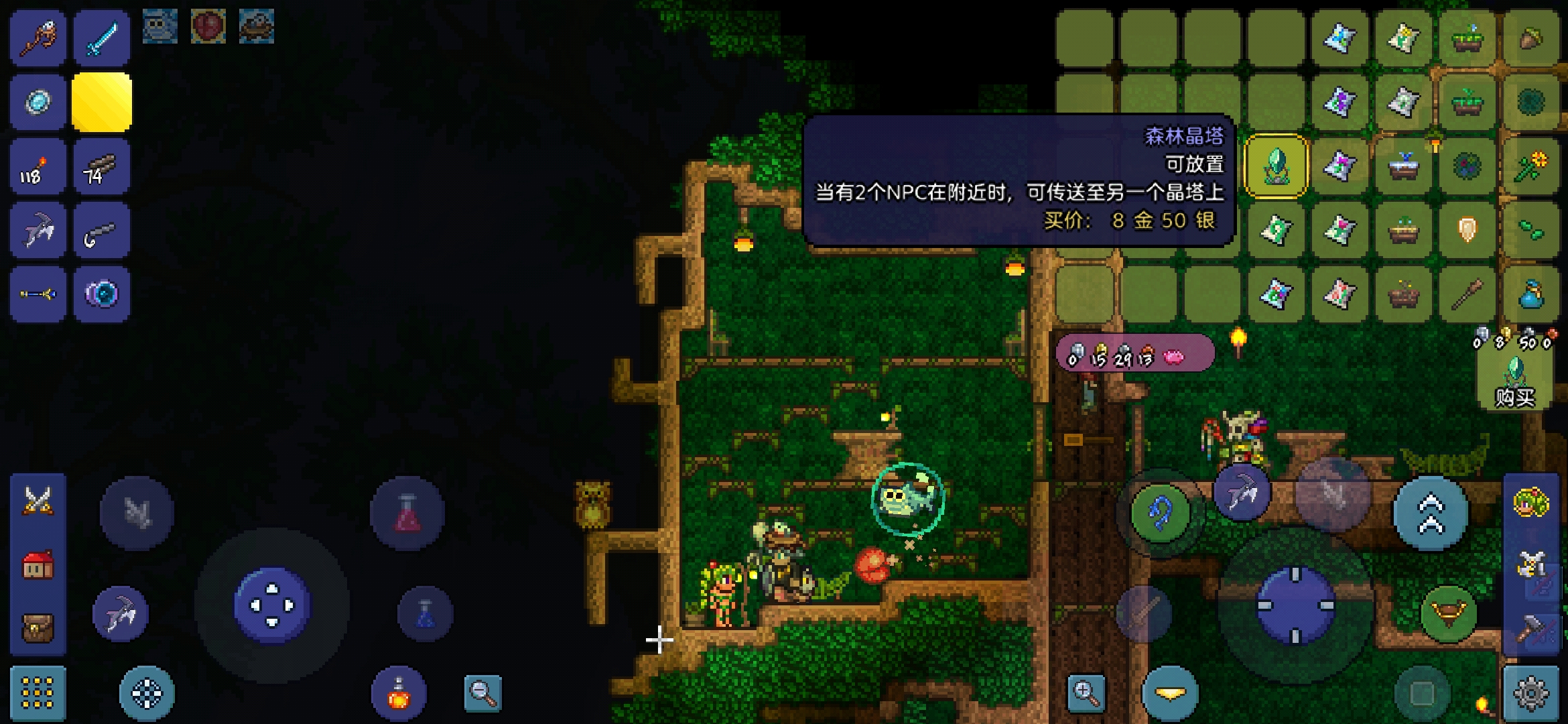
Task: Select the sword hotbar slot
Action: [x=102, y=38]
